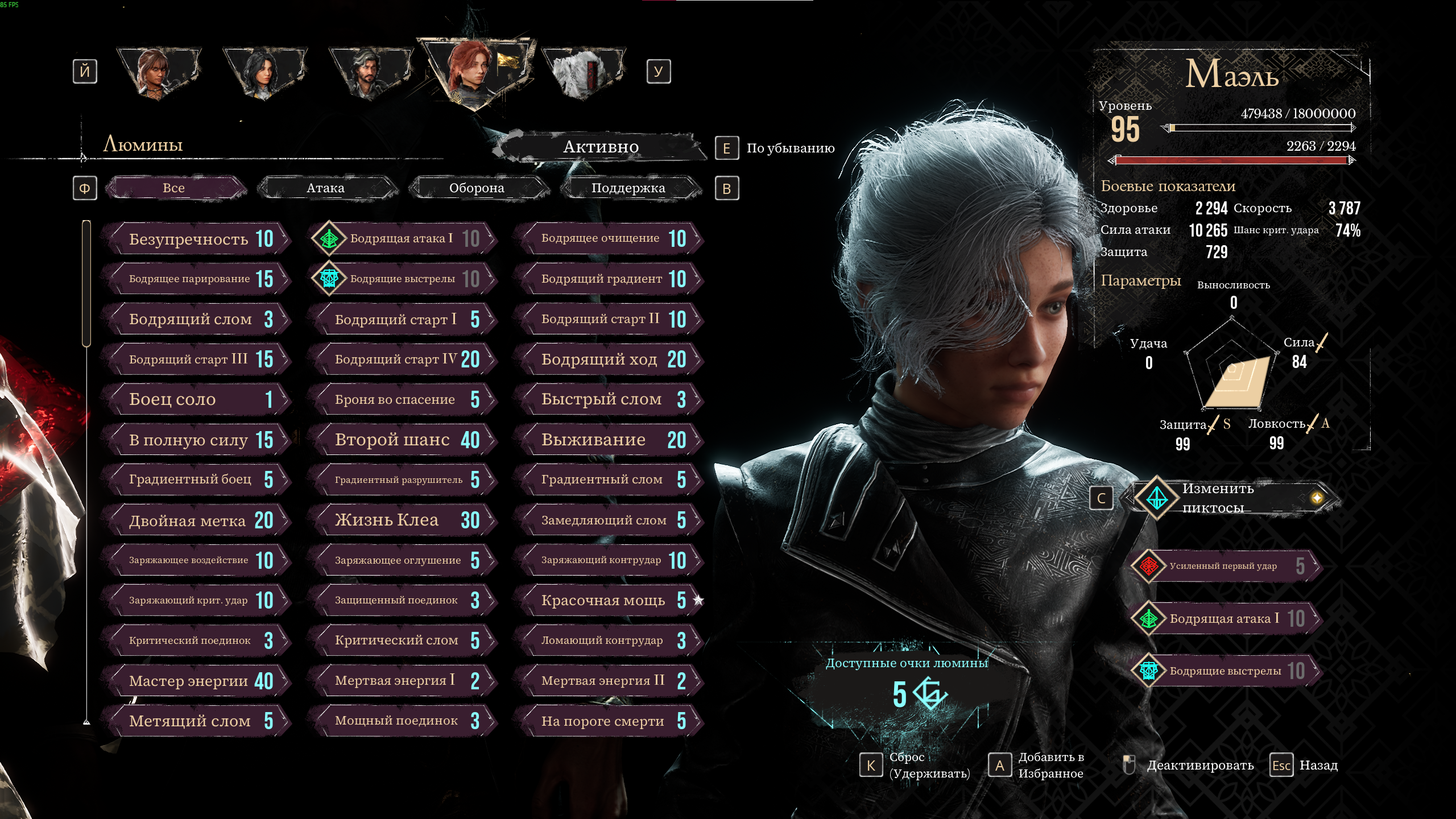Select На пороге смерти lumina
1456x819 pixels.
pyautogui.click(x=609, y=721)
